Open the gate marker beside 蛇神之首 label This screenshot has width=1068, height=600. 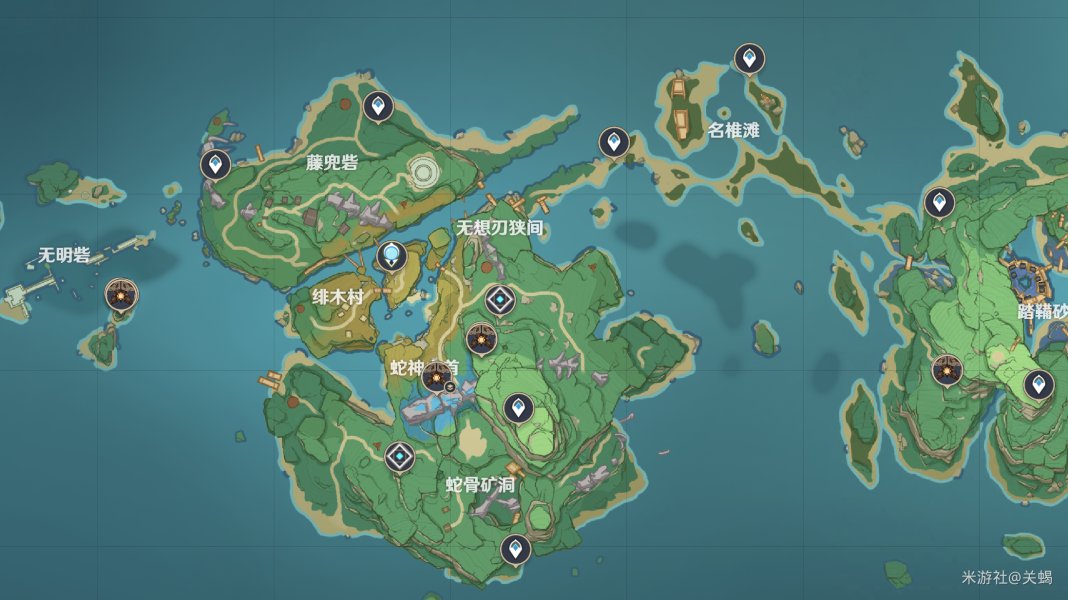pyautogui.click(x=436, y=378)
